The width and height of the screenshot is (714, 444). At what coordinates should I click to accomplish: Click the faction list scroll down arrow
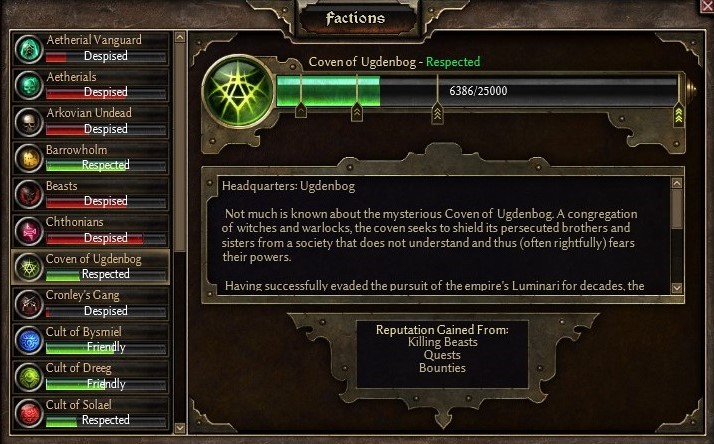[180, 427]
